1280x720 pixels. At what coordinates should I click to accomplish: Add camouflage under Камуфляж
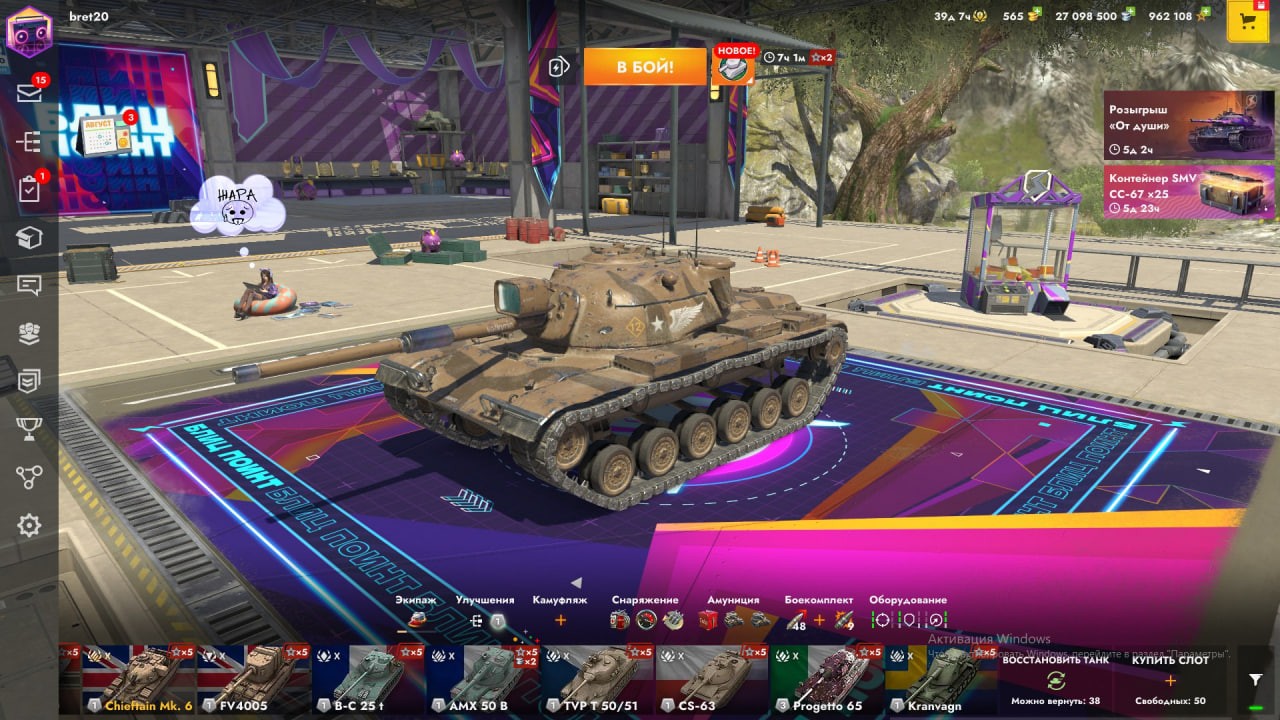[560, 620]
